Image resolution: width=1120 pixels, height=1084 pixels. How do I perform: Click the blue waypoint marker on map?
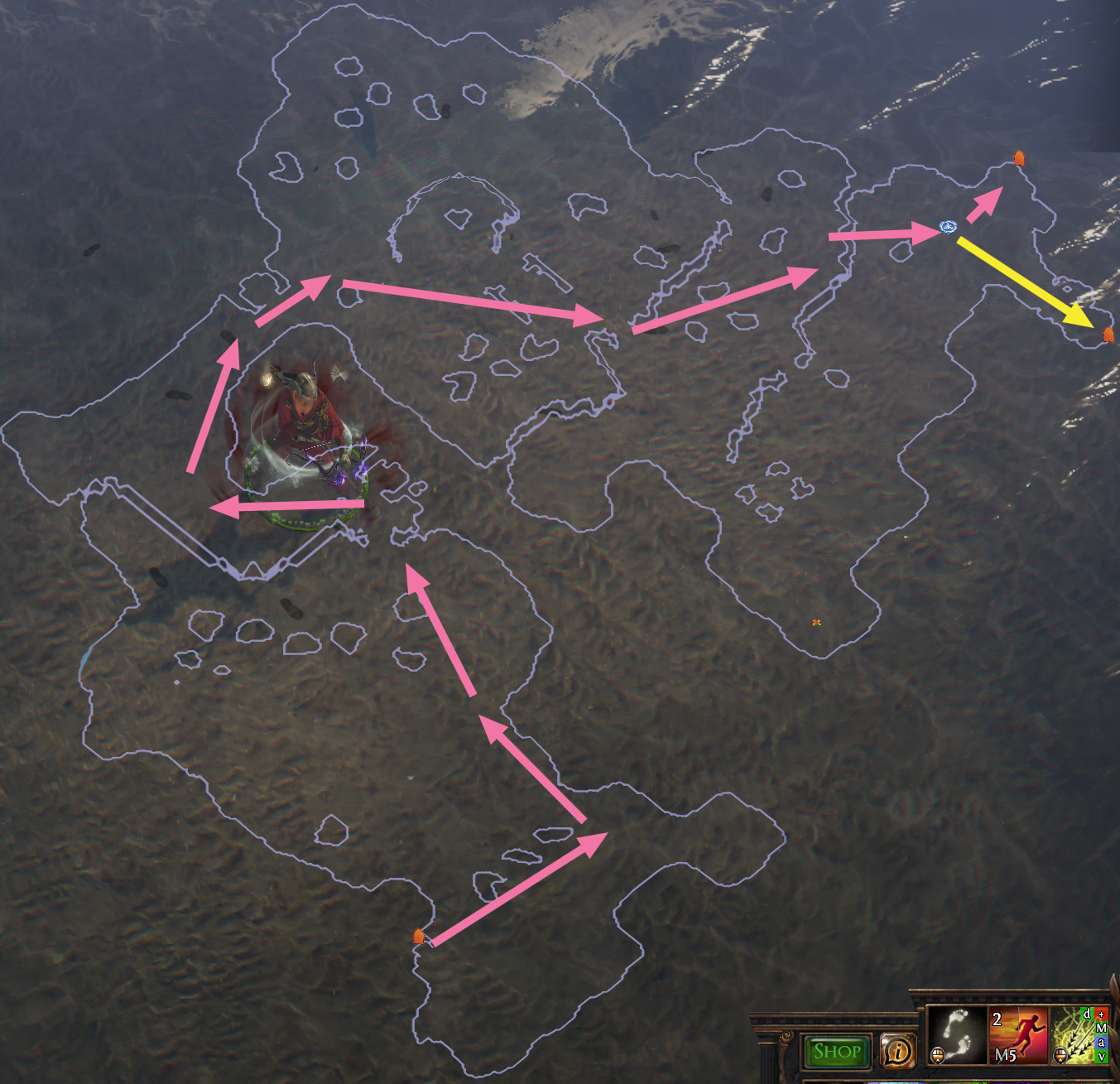(x=948, y=227)
